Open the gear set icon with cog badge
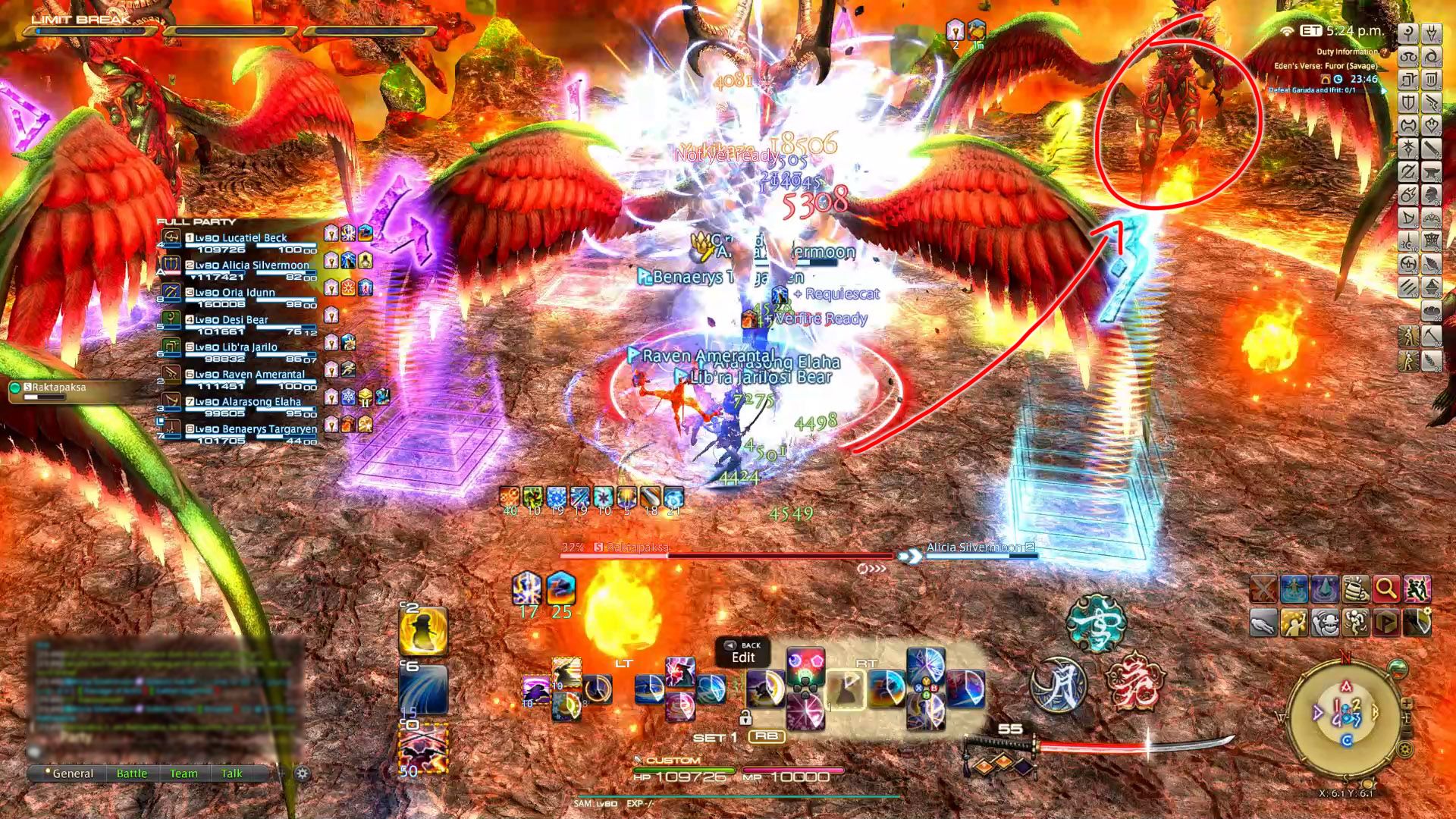 coord(1417,622)
